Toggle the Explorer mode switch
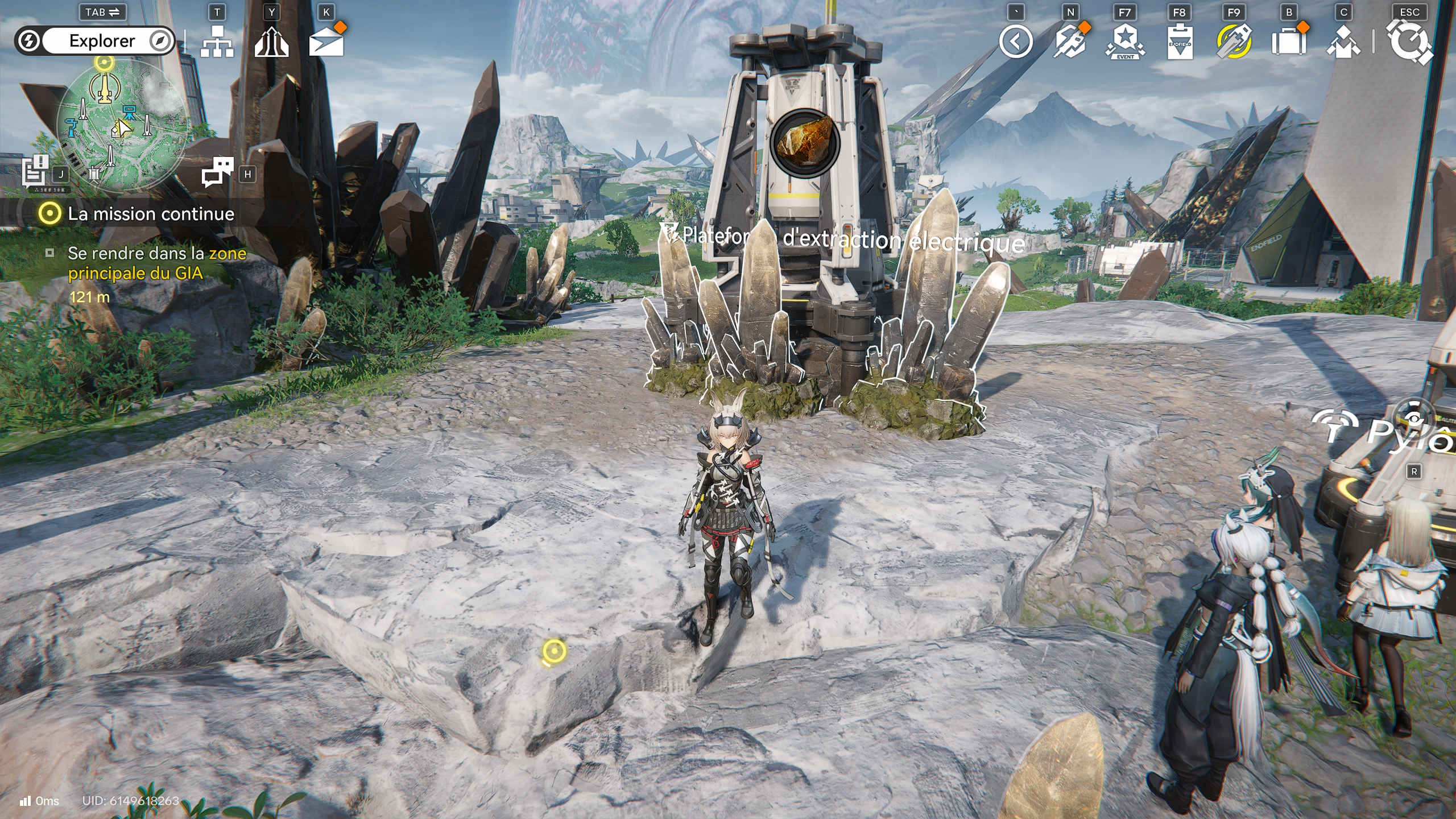The width and height of the screenshot is (1456, 819). [x=94, y=41]
